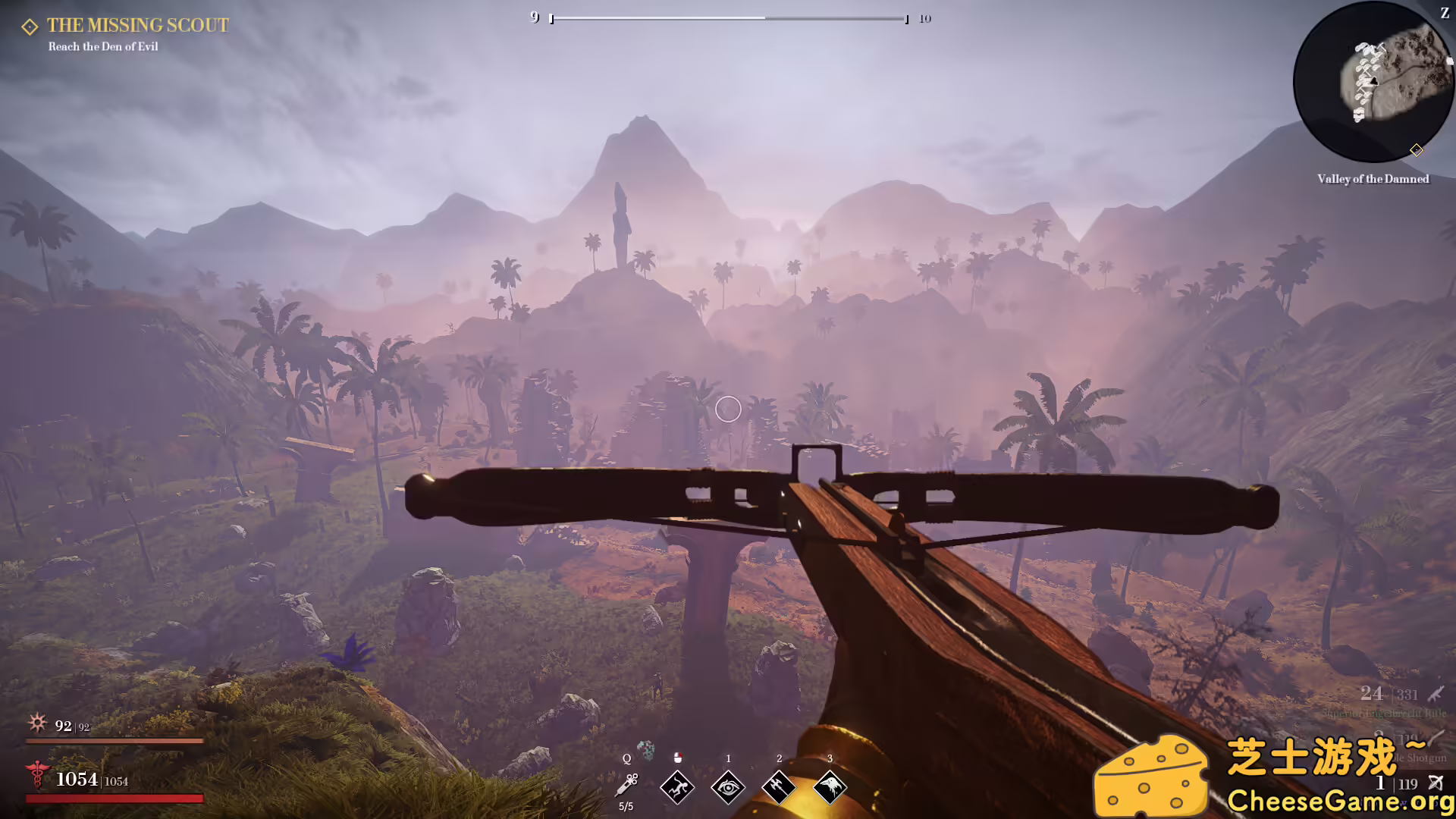This screenshot has width=1456, height=819.
Task: Open the circular minimap
Action: click(x=1373, y=82)
